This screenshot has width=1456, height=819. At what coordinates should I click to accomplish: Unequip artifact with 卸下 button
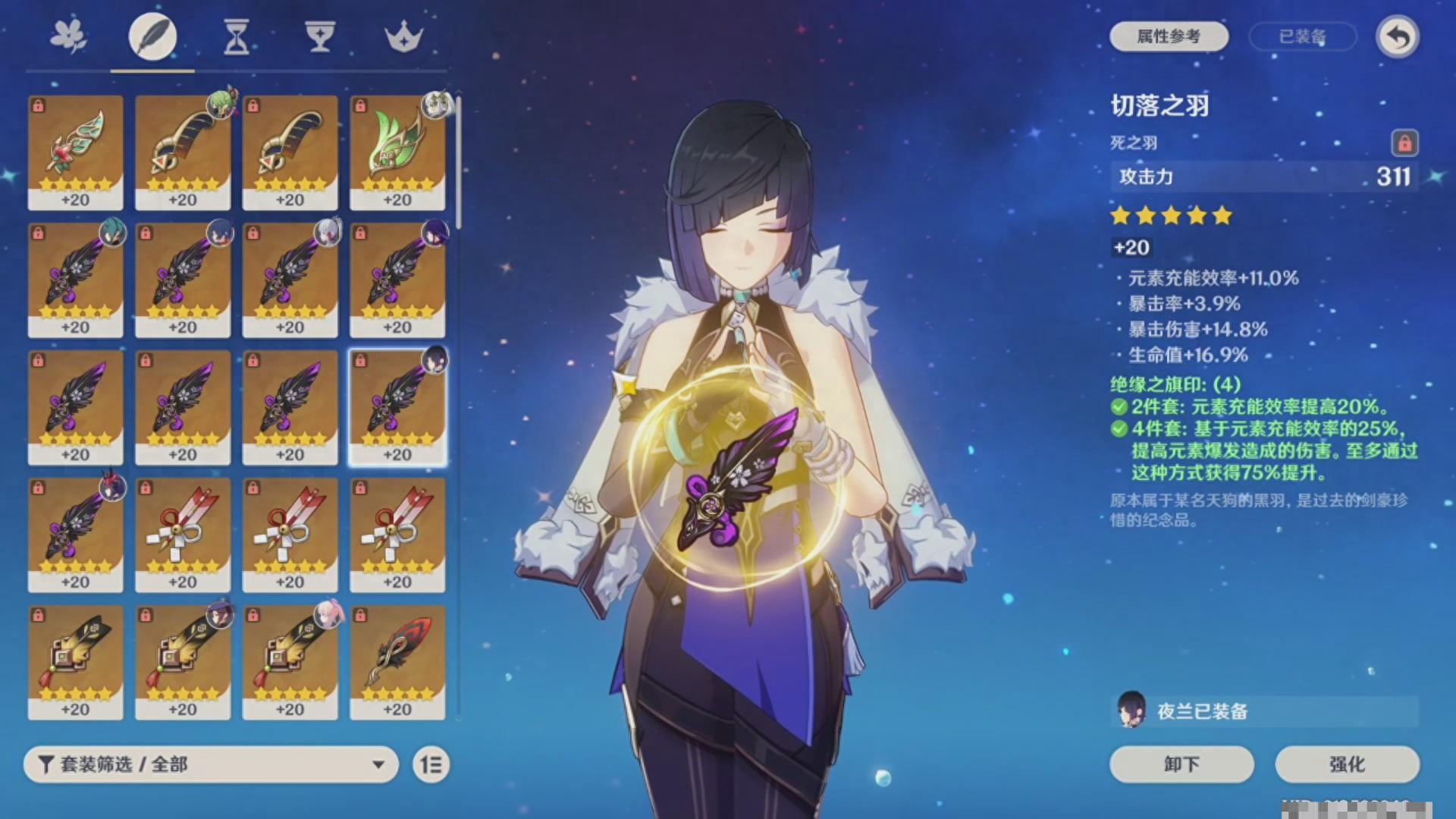tap(1181, 764)
